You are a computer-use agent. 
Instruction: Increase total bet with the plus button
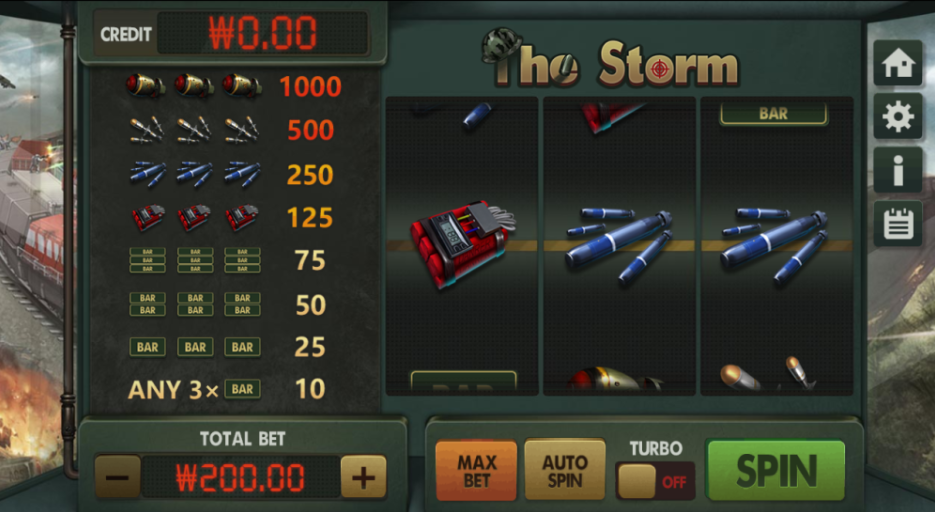(x=363, y=479)
